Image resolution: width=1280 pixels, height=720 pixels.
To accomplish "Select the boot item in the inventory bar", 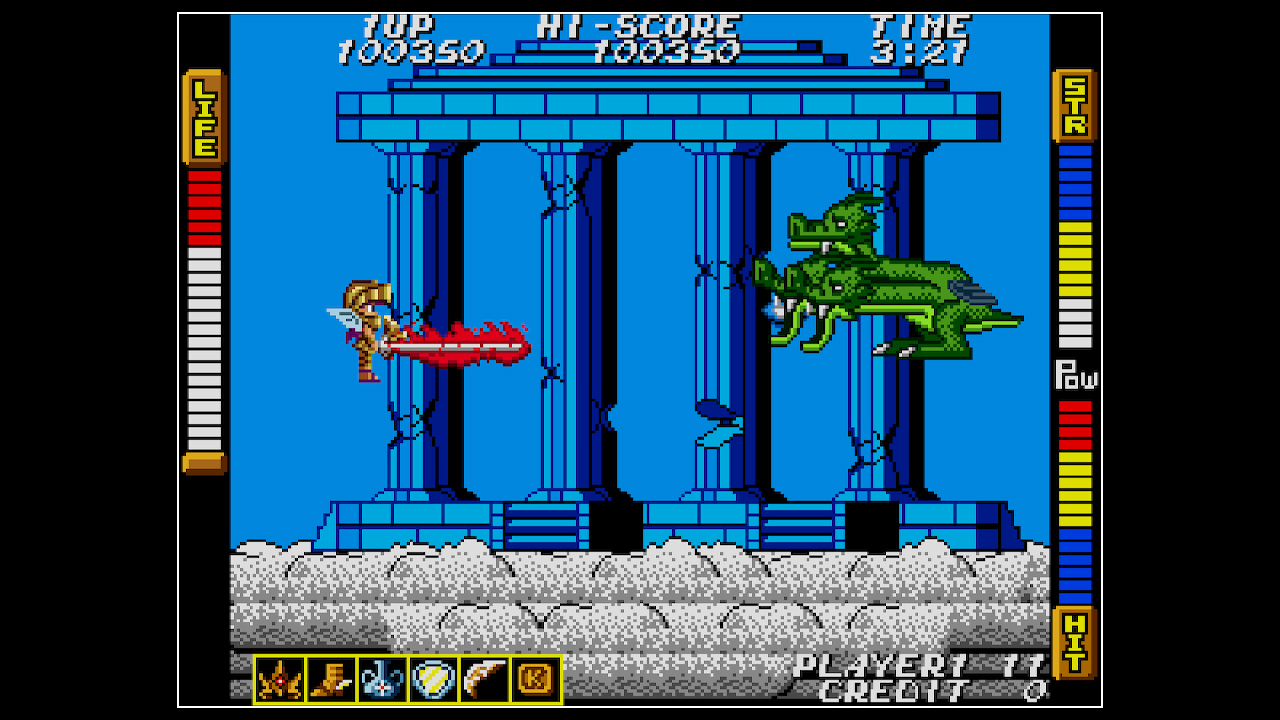I will [333, 678].
